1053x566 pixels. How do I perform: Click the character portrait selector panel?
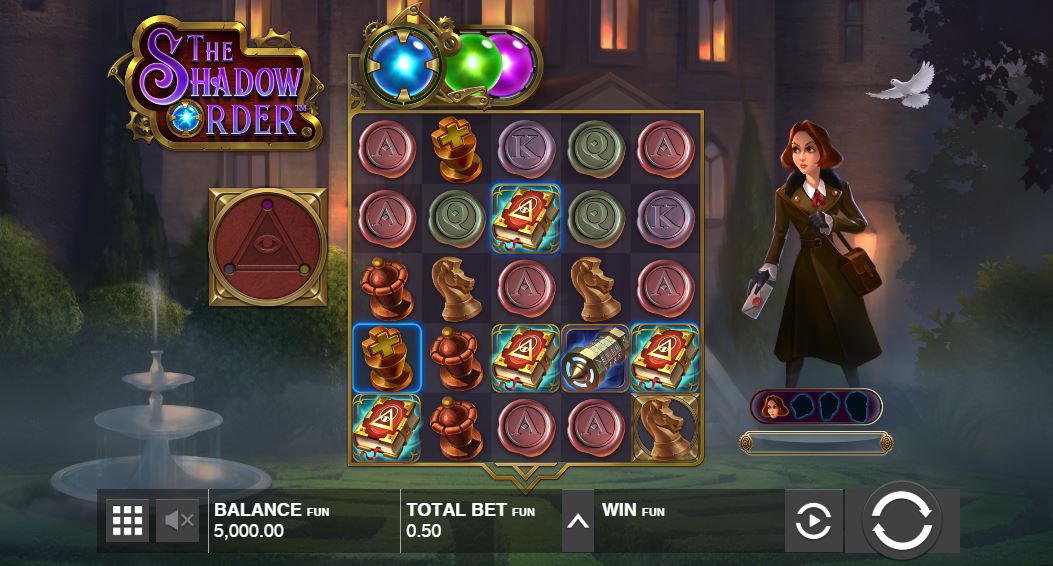(816, 406)
